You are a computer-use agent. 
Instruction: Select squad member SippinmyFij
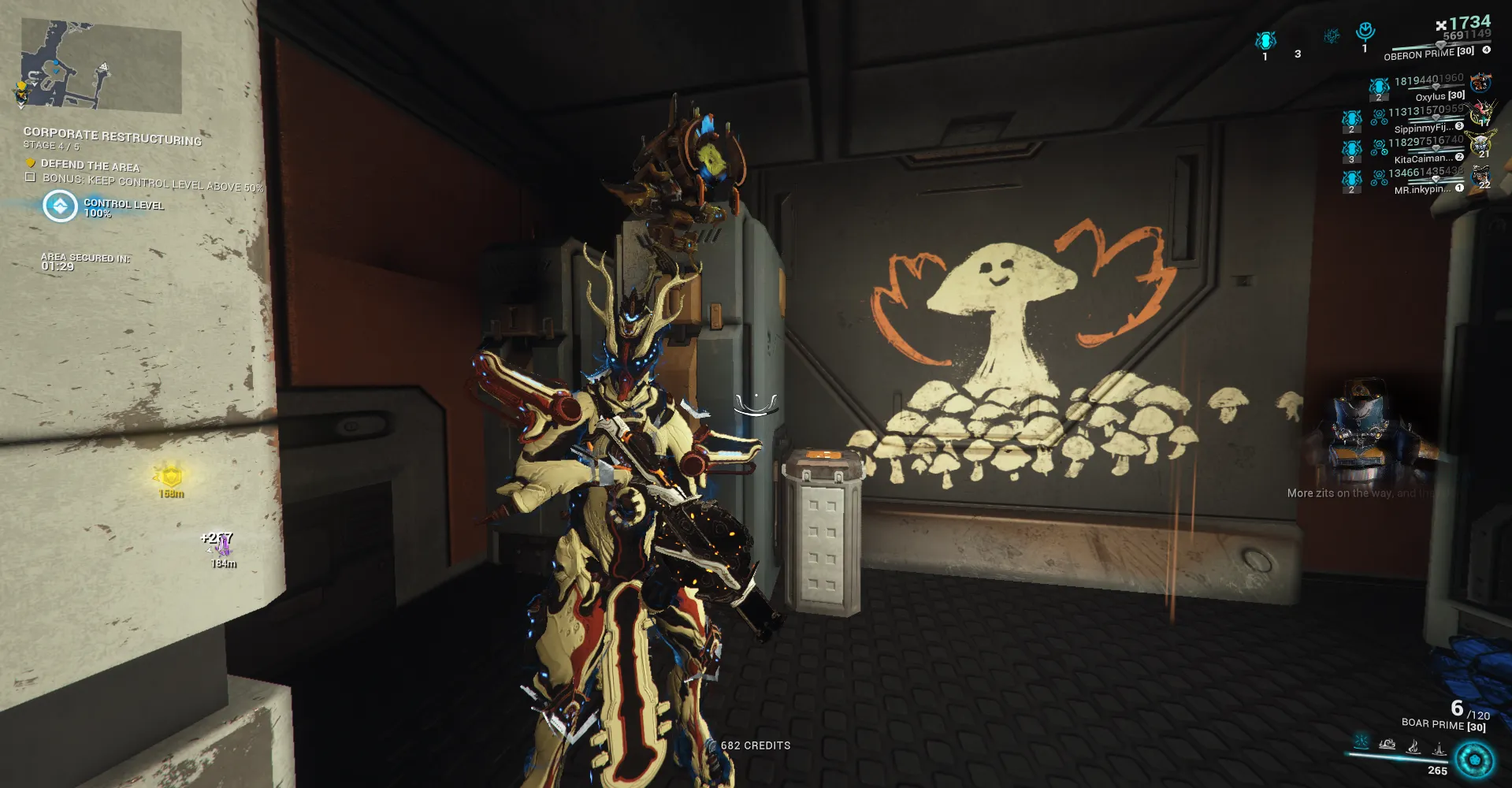coord(1423,128)
